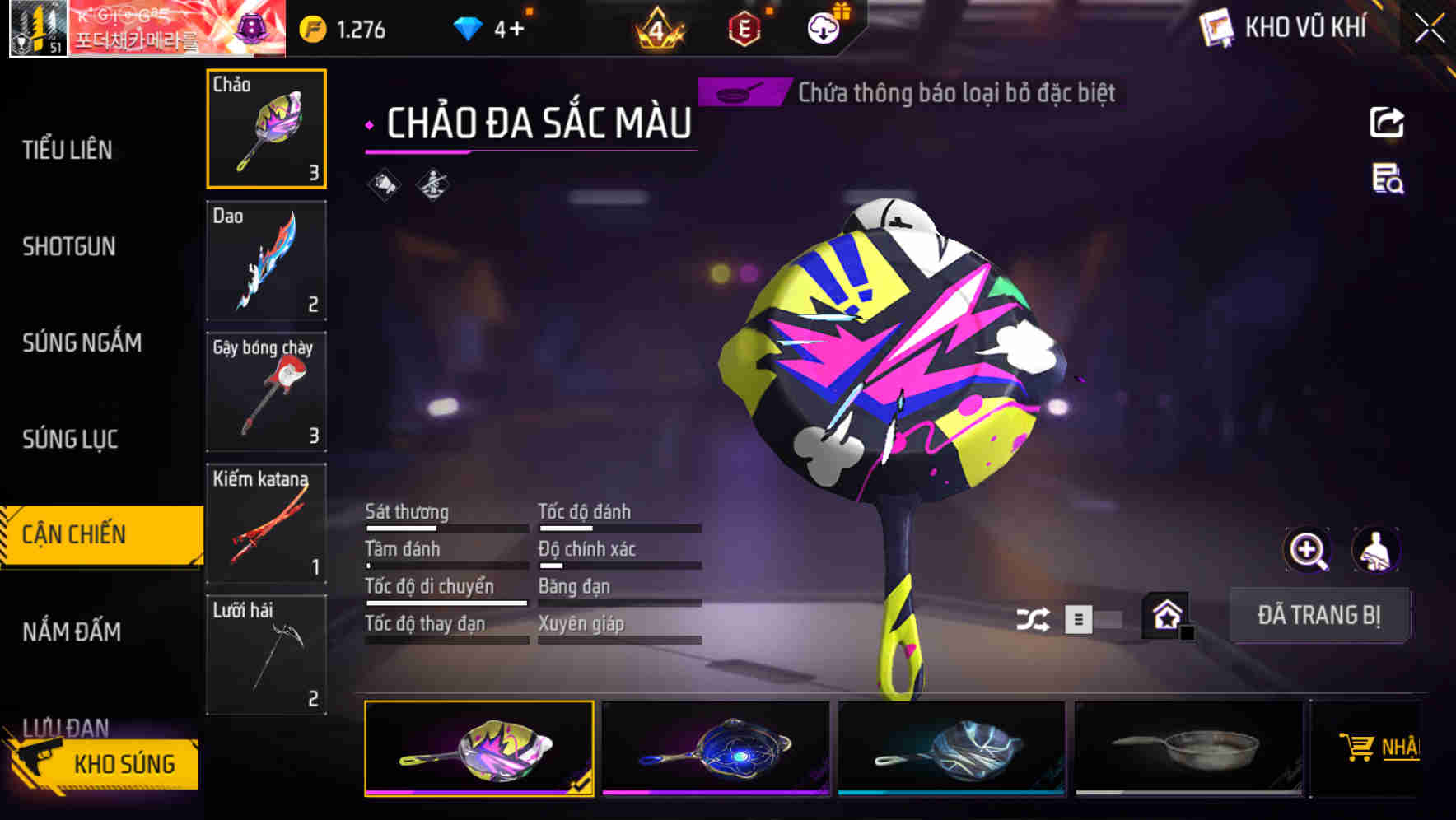Select the SÚNG LỤC category tab

[x=70, y=440]
